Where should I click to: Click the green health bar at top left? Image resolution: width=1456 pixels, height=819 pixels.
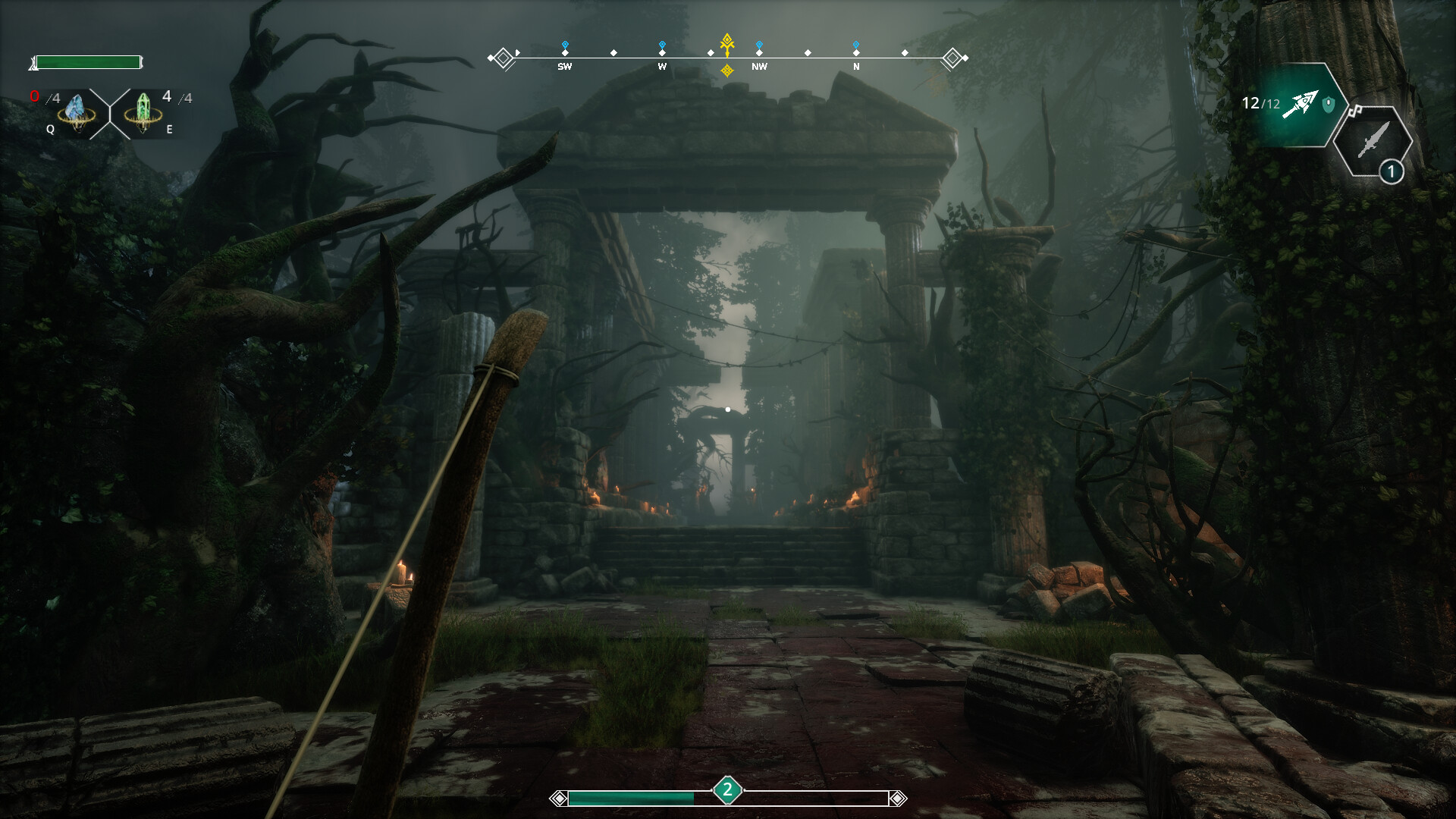pyautogui.click(x=89, y=62)
